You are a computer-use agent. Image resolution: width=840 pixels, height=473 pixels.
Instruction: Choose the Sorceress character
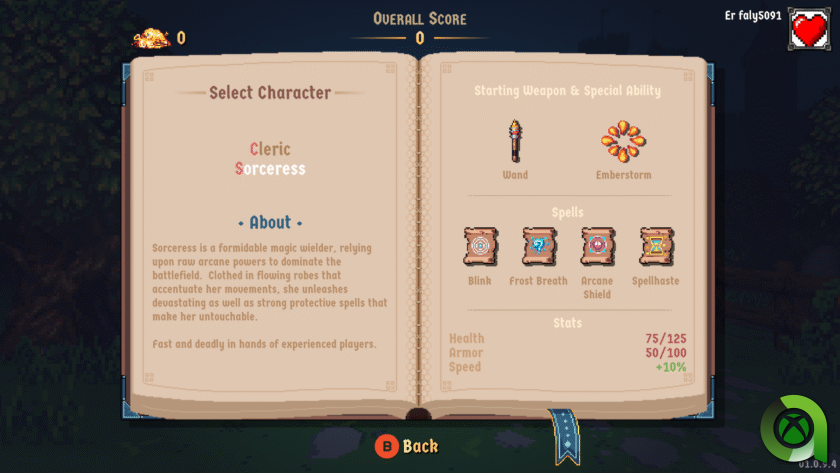(270, 169)
